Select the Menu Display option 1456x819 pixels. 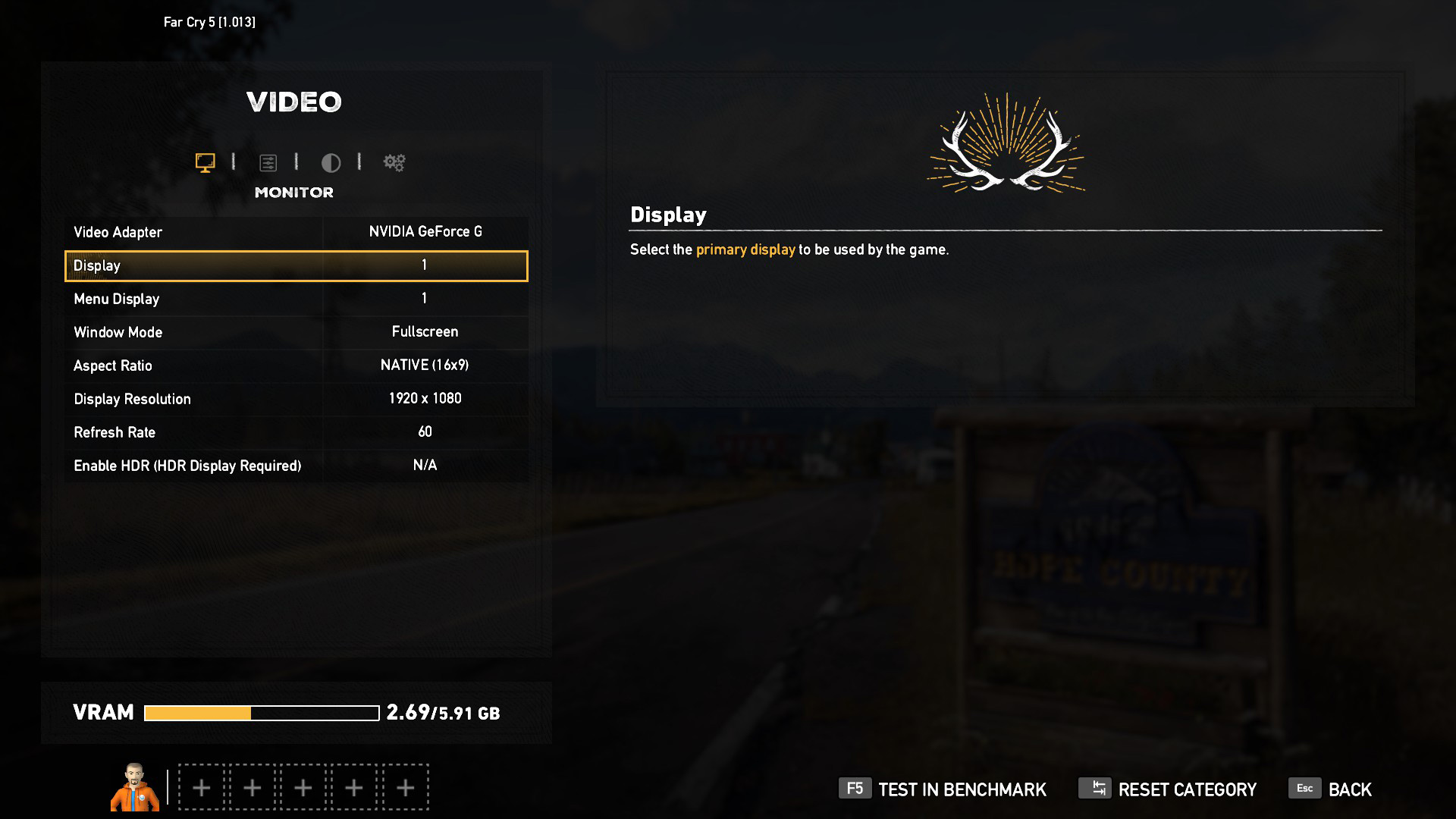[296, 299]
